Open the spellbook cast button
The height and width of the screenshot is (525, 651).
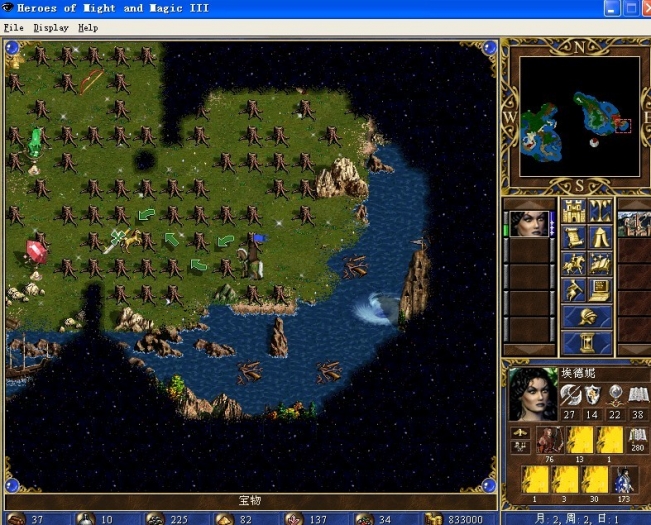pos(601,264)
